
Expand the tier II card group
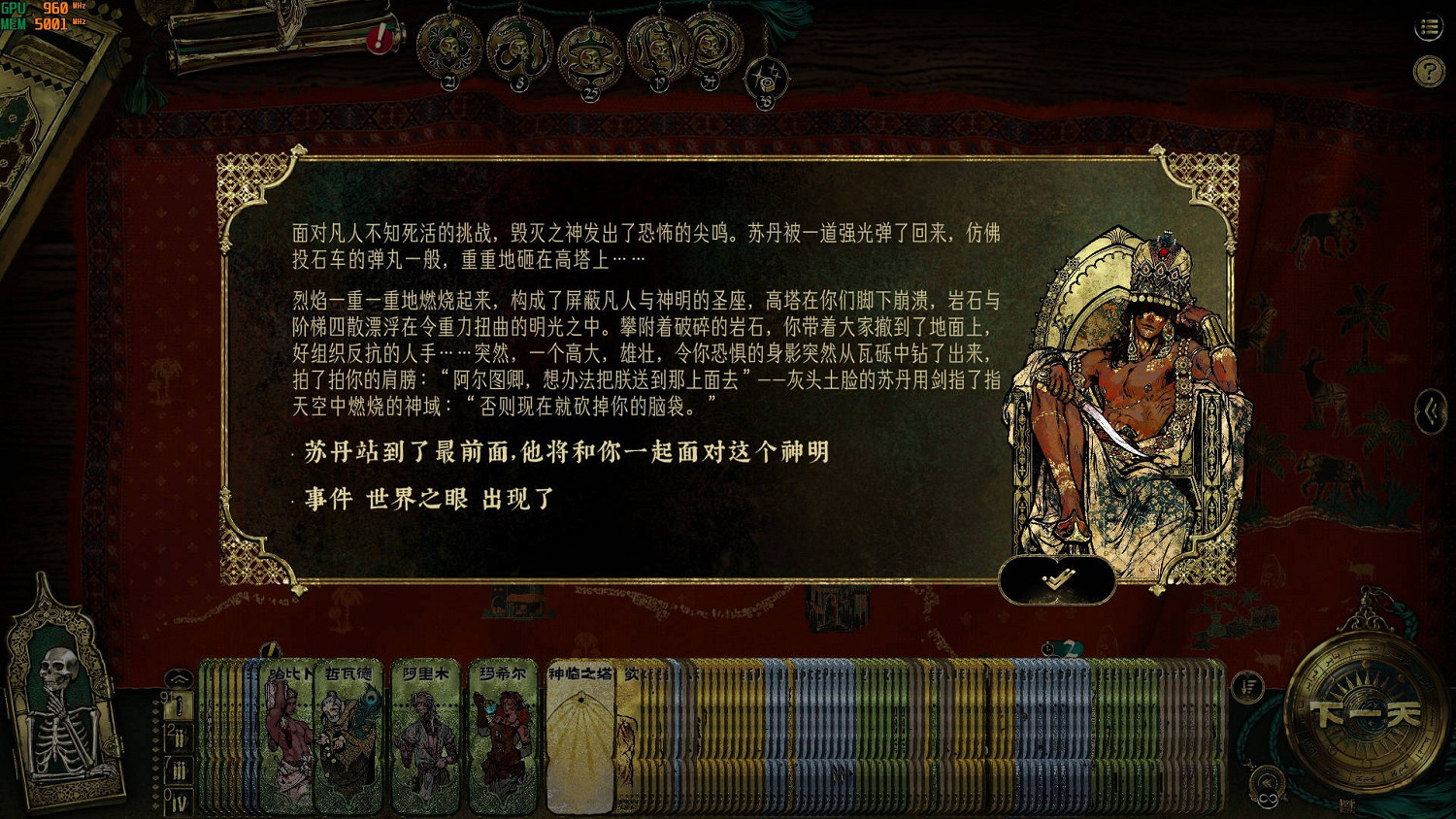point(179,737)
